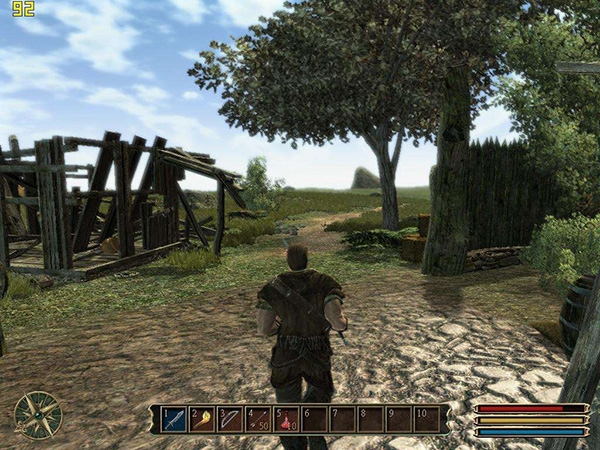Choose the bow in hotbar slot 3
This screenshot has height=450, width=600.
(229, 418)
